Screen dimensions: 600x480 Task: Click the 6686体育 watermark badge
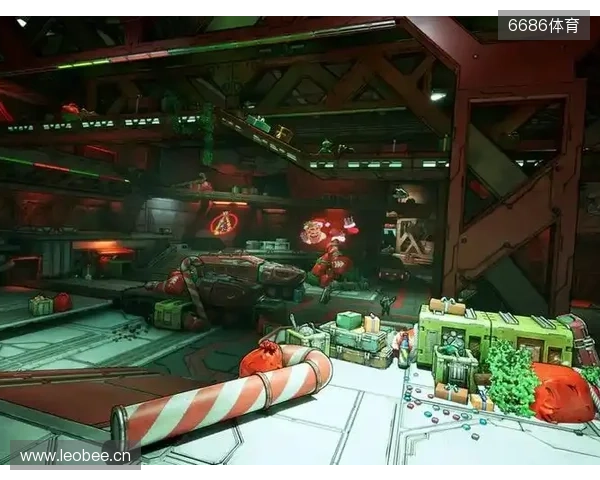pyautogui.click(x=543, y=25)
